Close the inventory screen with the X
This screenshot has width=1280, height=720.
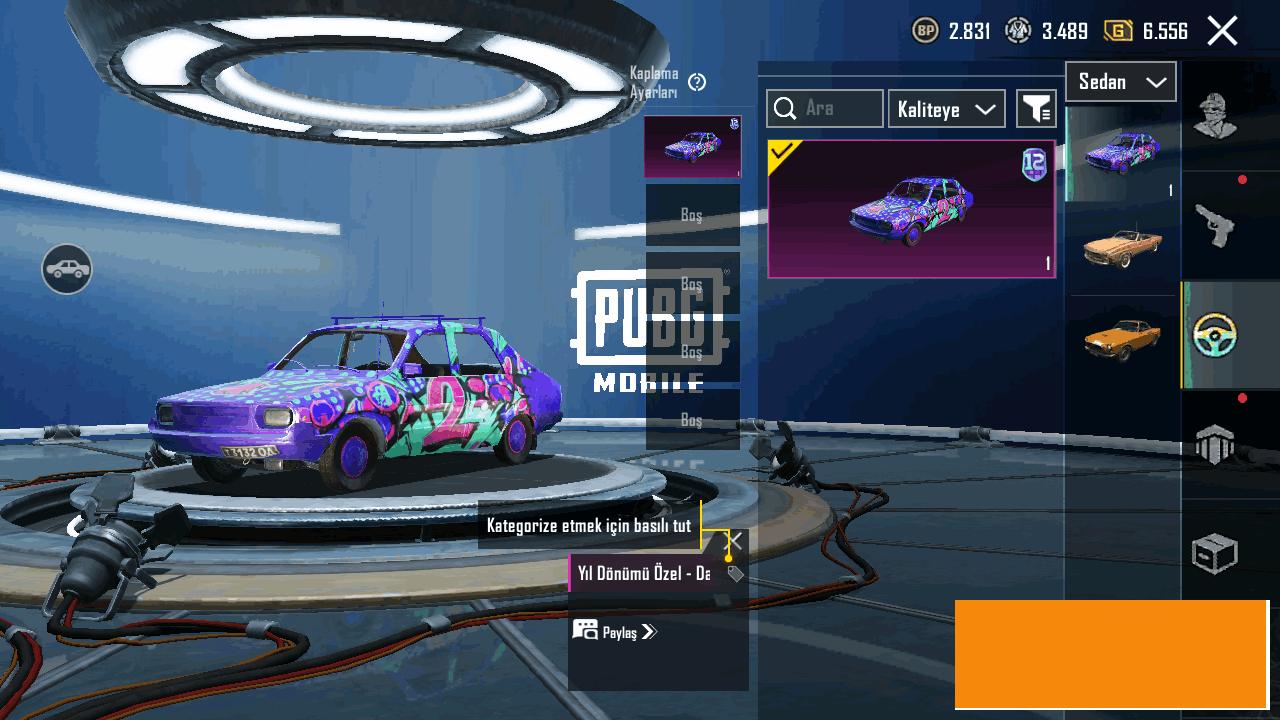click(x=1222, y=31)
